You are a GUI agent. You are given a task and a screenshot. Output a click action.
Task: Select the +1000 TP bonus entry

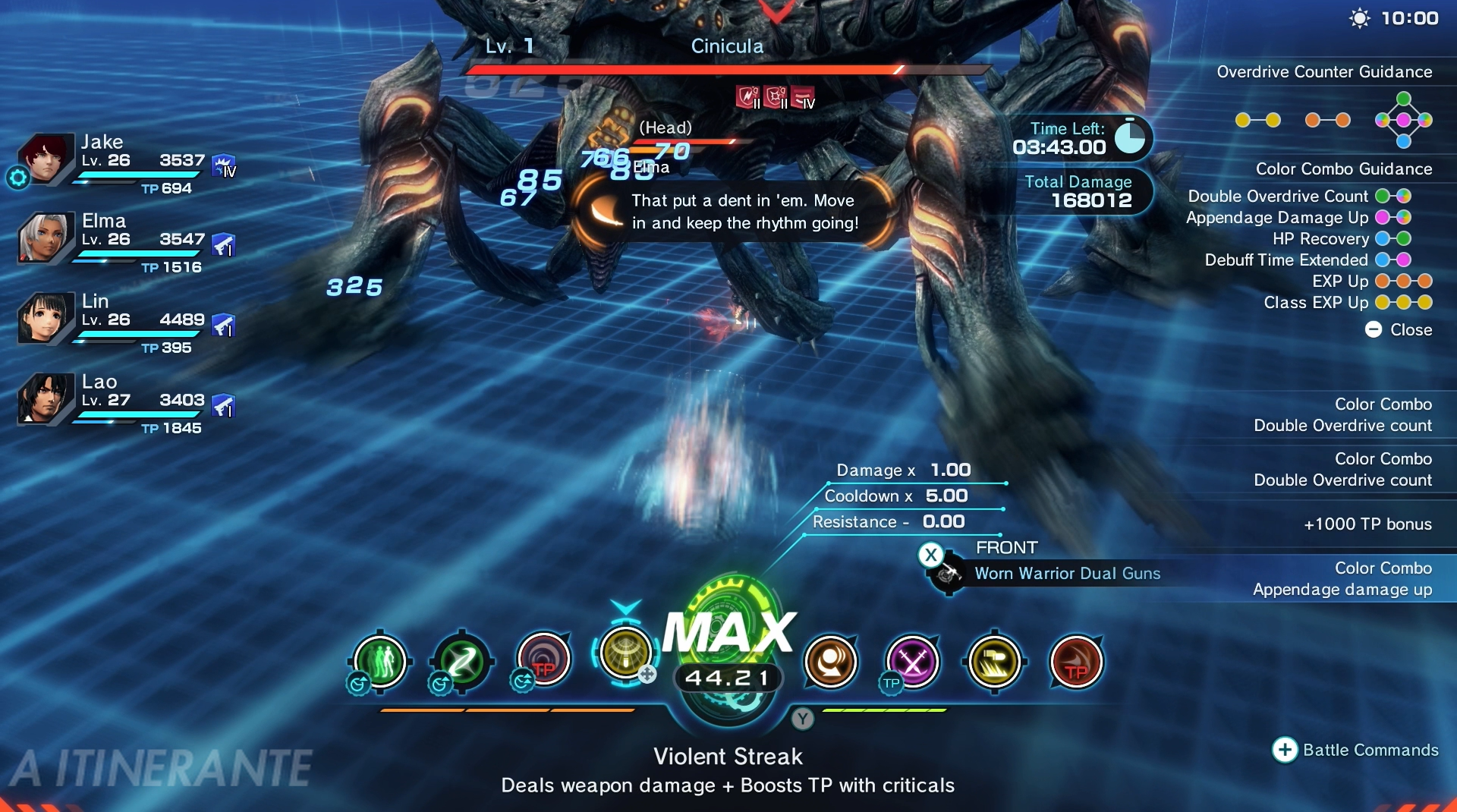[x=1367, y=524]
